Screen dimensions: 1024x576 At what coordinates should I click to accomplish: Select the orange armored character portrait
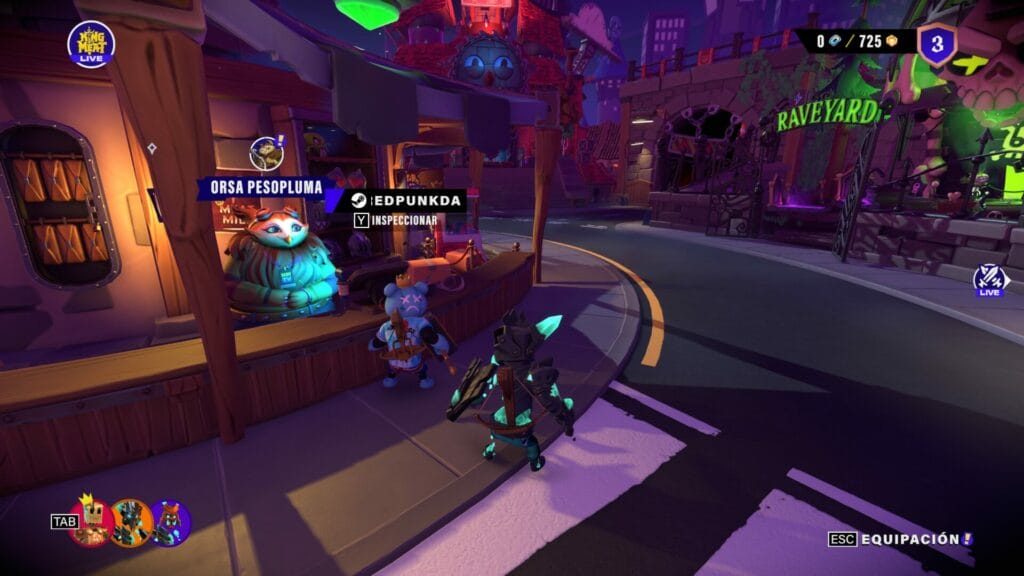(131, 522)
